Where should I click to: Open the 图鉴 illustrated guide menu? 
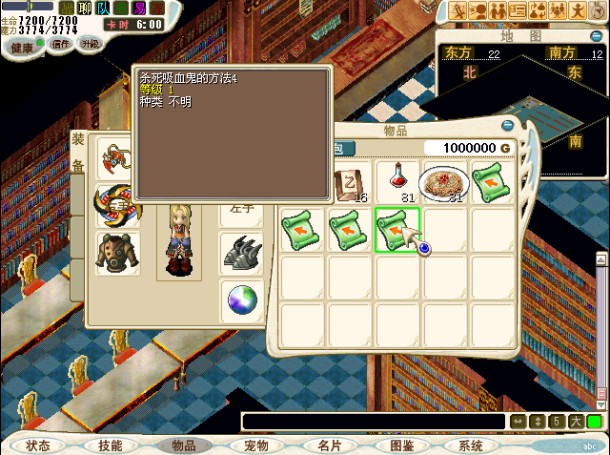(x=401, y=445)
